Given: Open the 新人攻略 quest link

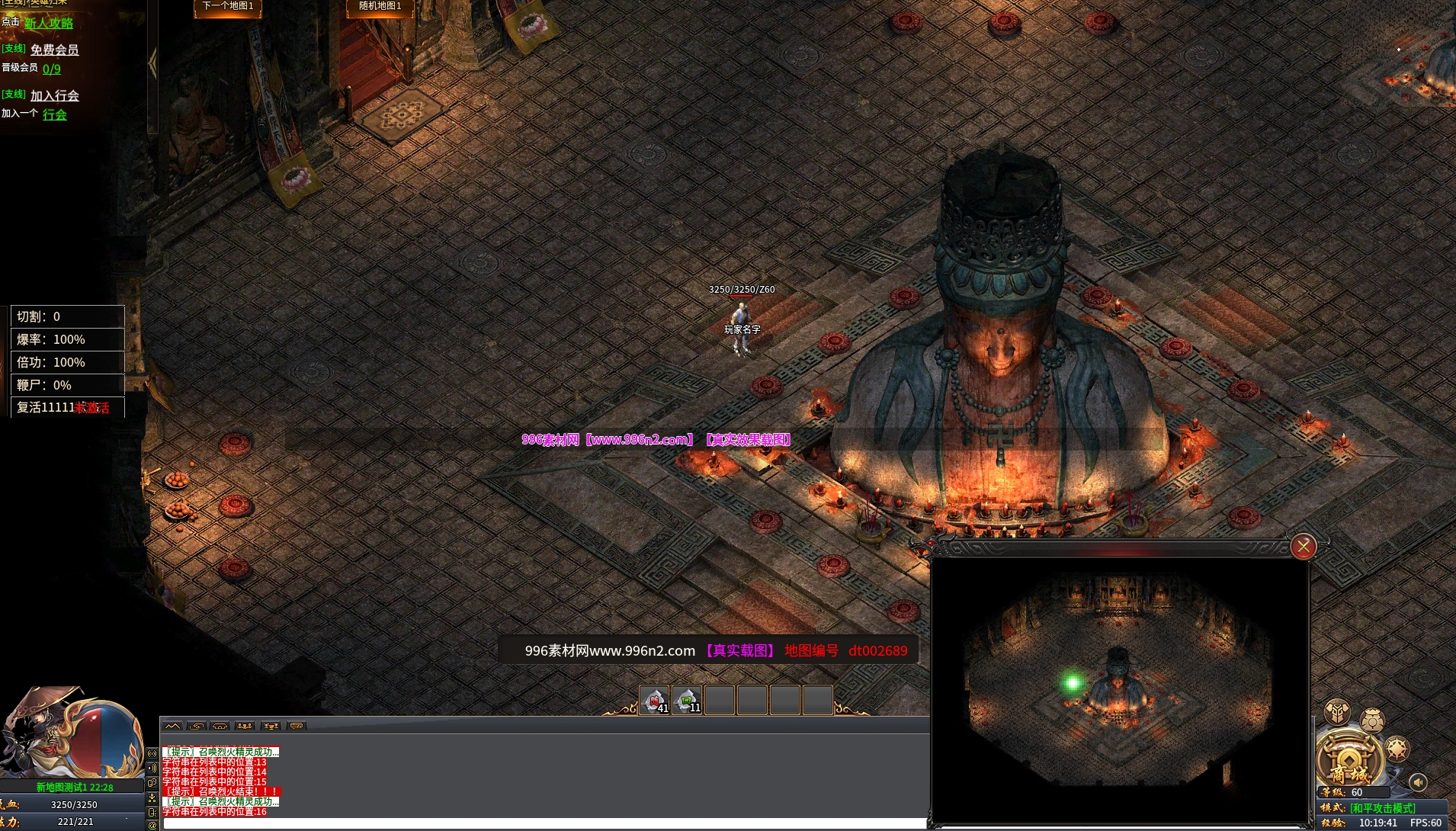Looking at the screenshot, I should pyautogui.click(x=49, y=23).
